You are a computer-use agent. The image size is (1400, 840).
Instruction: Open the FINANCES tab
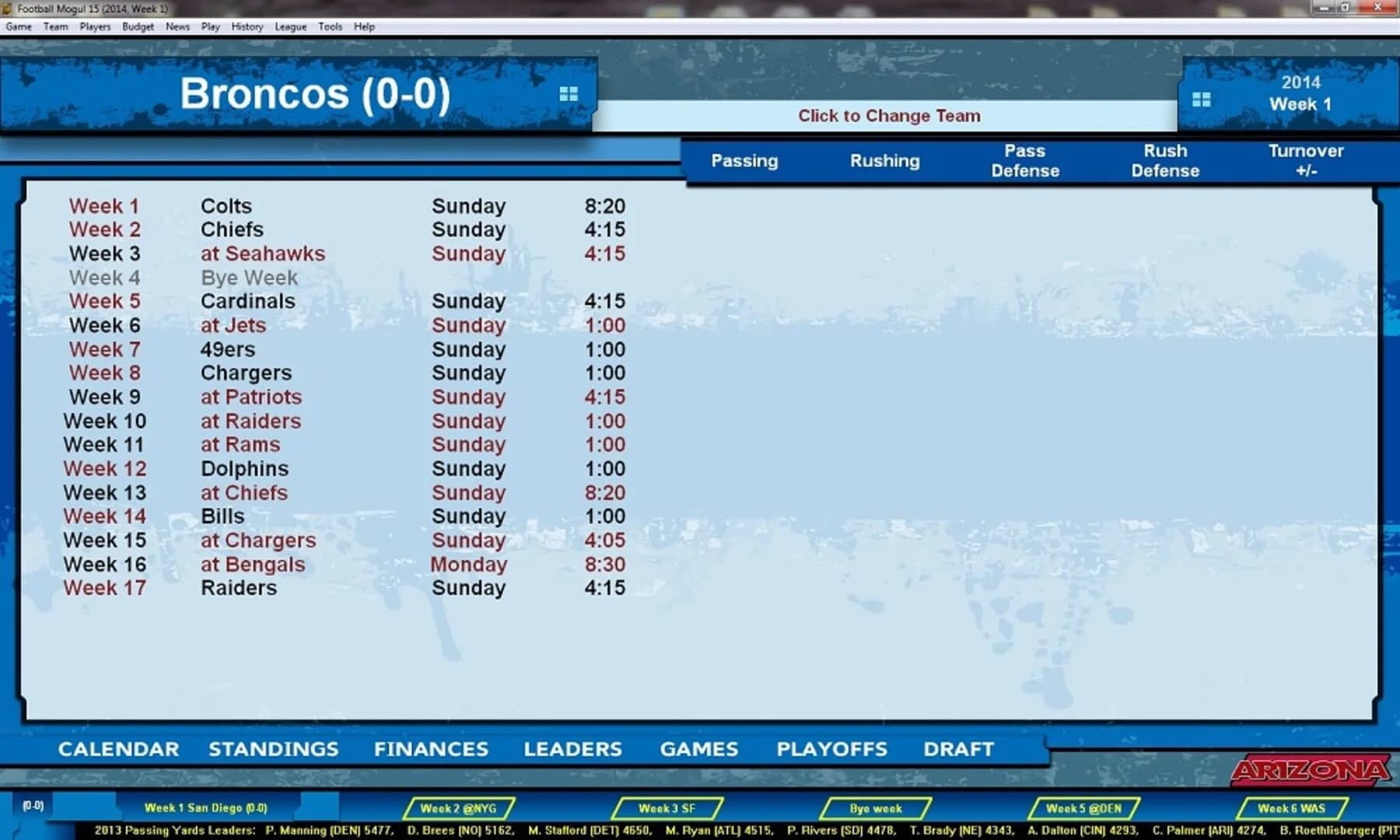[x=430, y=749]
